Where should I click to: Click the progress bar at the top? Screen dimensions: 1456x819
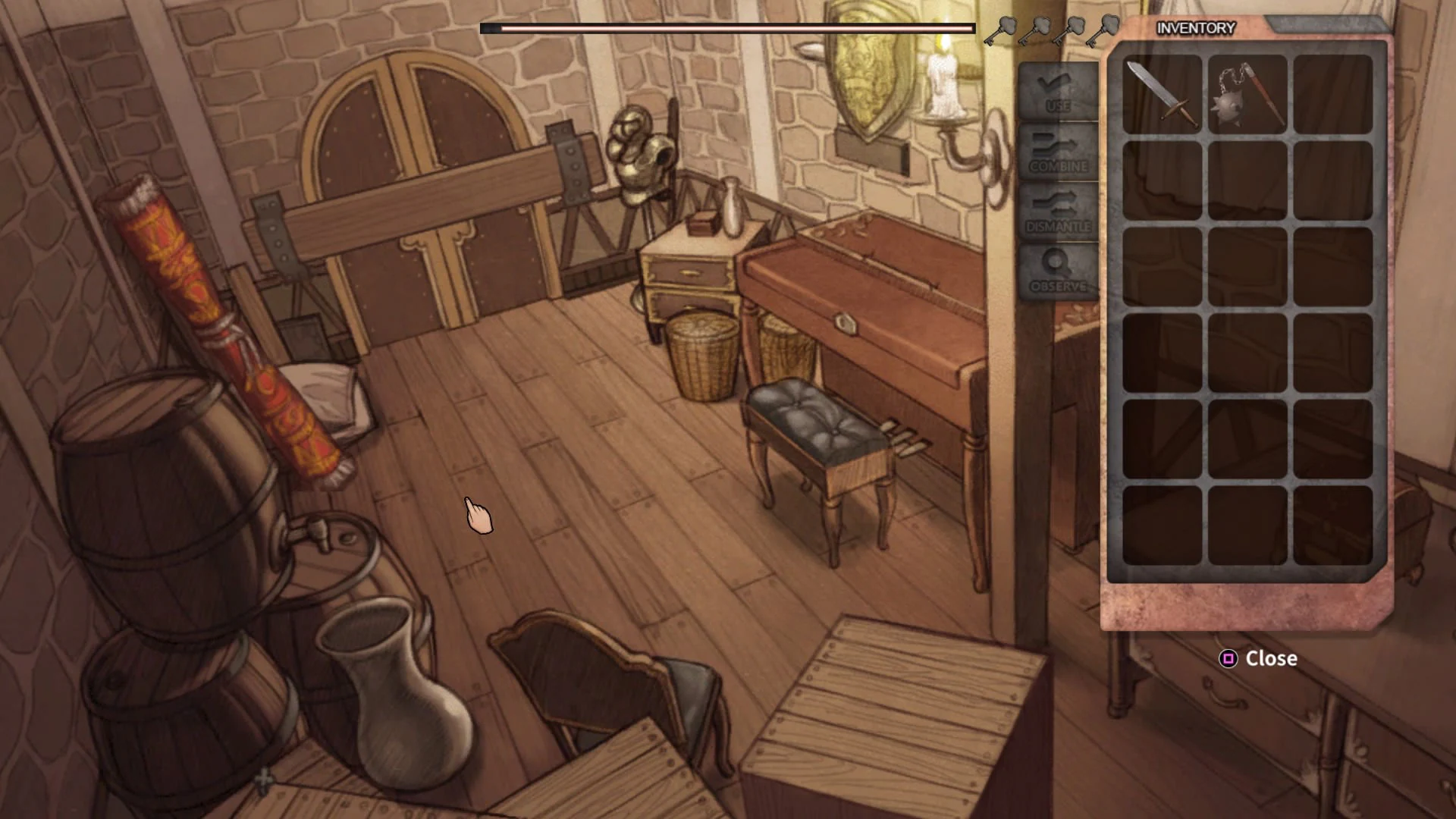pos(728,28)
